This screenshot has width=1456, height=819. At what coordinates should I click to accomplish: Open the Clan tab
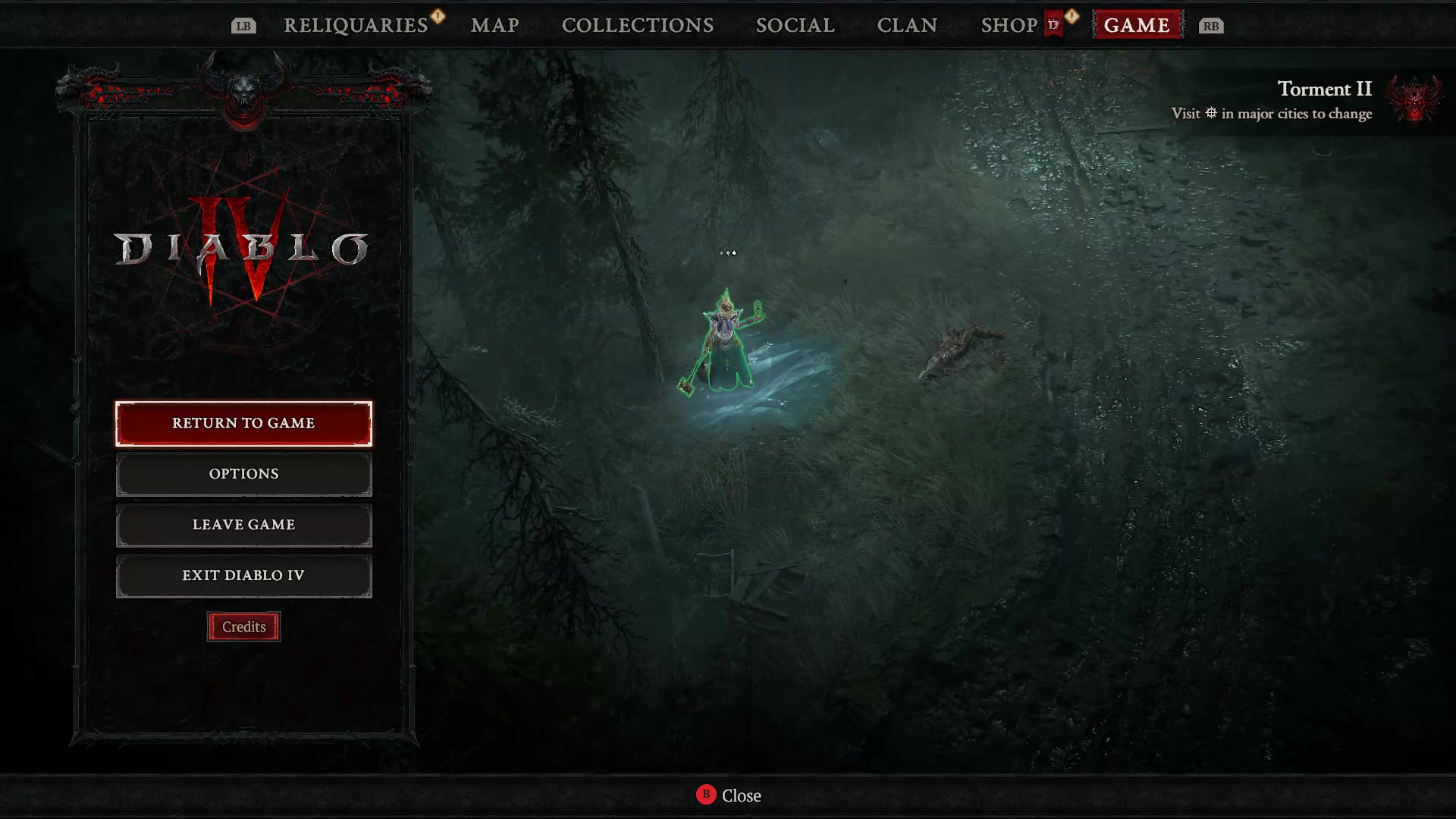click(907, 25)
